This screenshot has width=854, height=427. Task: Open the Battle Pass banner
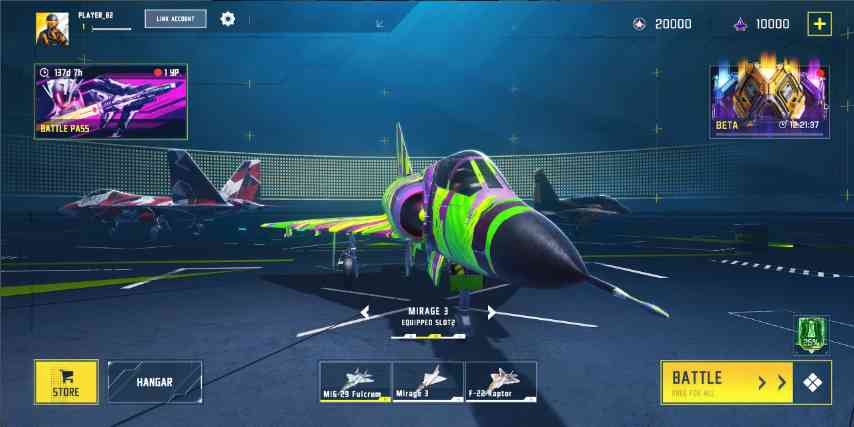[x=113, y=101]
